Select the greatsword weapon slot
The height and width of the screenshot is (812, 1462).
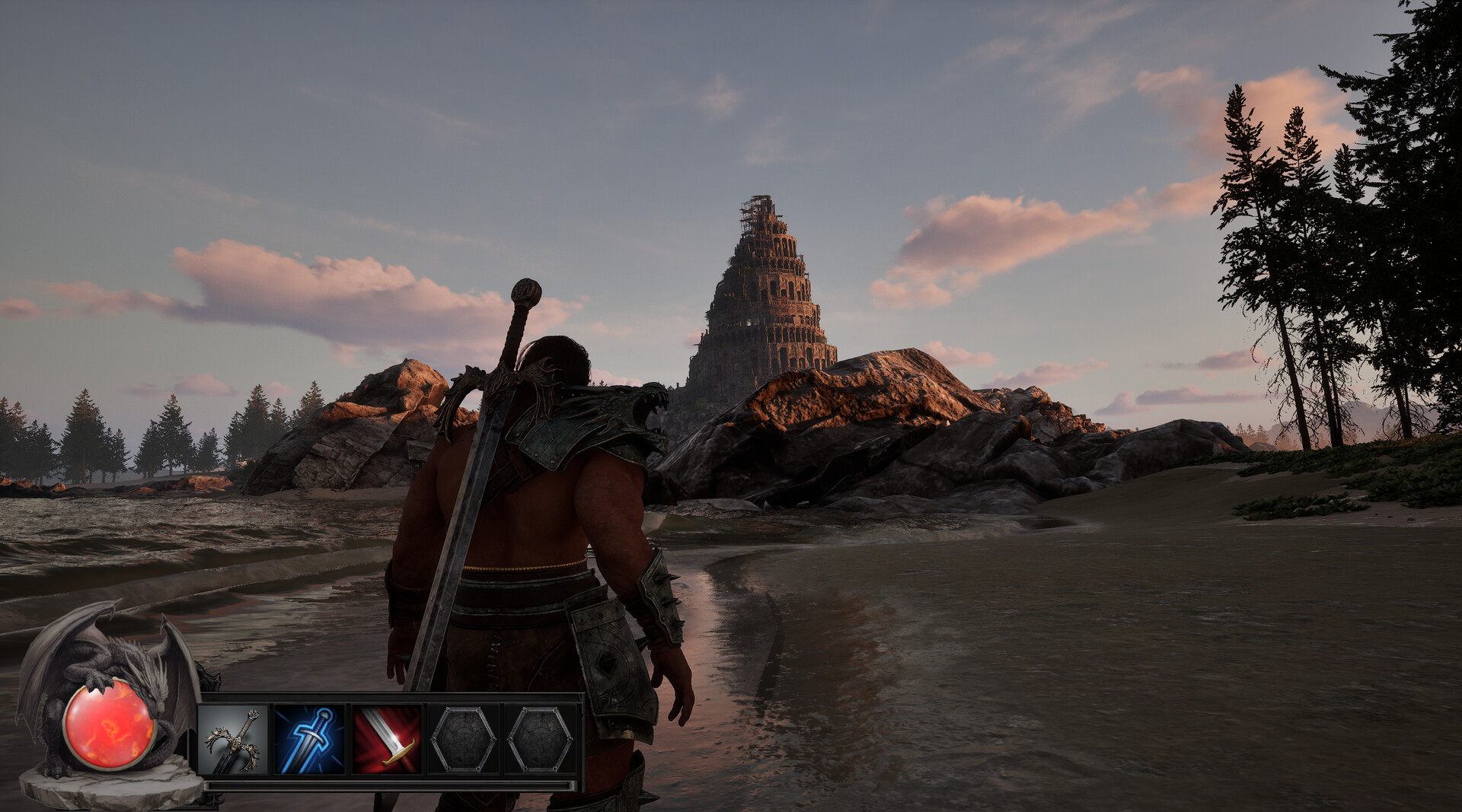pos(233,740)
